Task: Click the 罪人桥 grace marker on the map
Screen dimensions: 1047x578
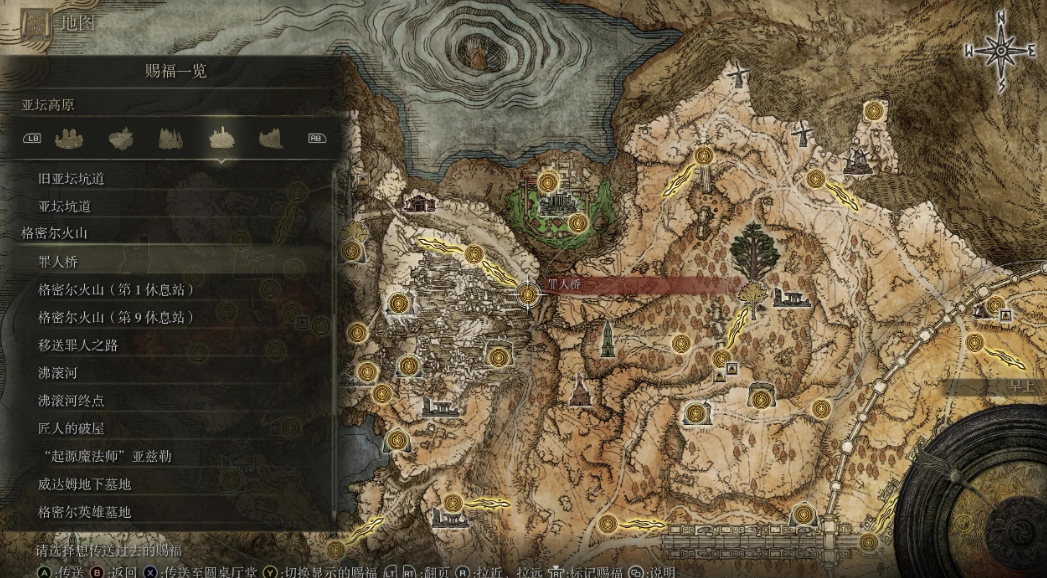Action: pos(528,293)
